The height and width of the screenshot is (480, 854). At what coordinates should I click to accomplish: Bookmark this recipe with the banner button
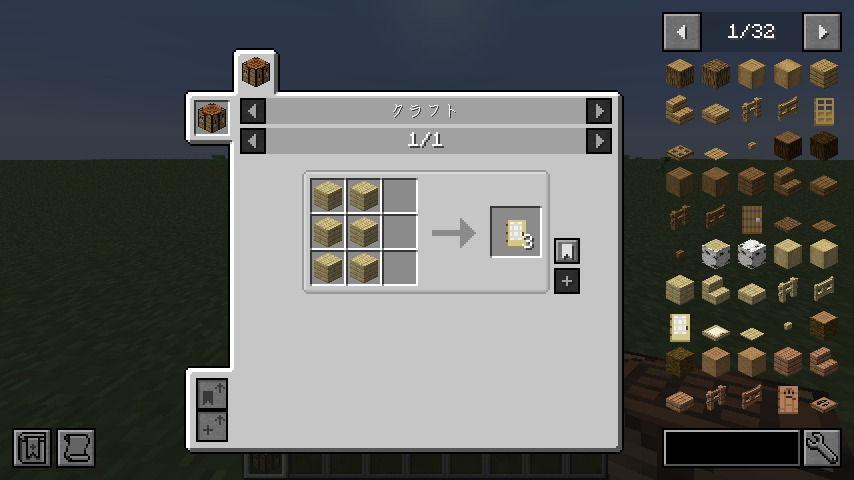click(567, 250)
